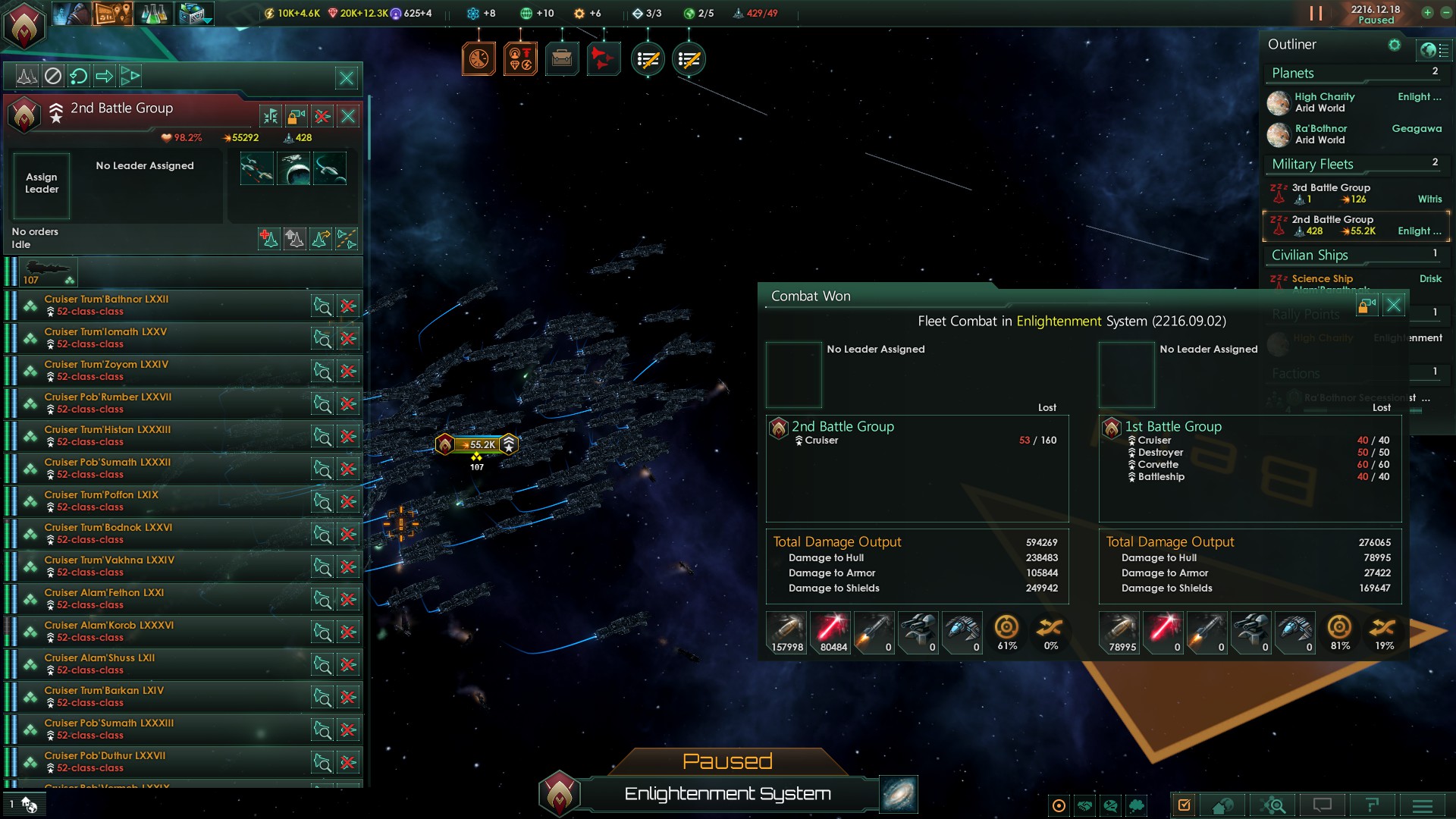Toggle the pause button near date

[1316, 14]
